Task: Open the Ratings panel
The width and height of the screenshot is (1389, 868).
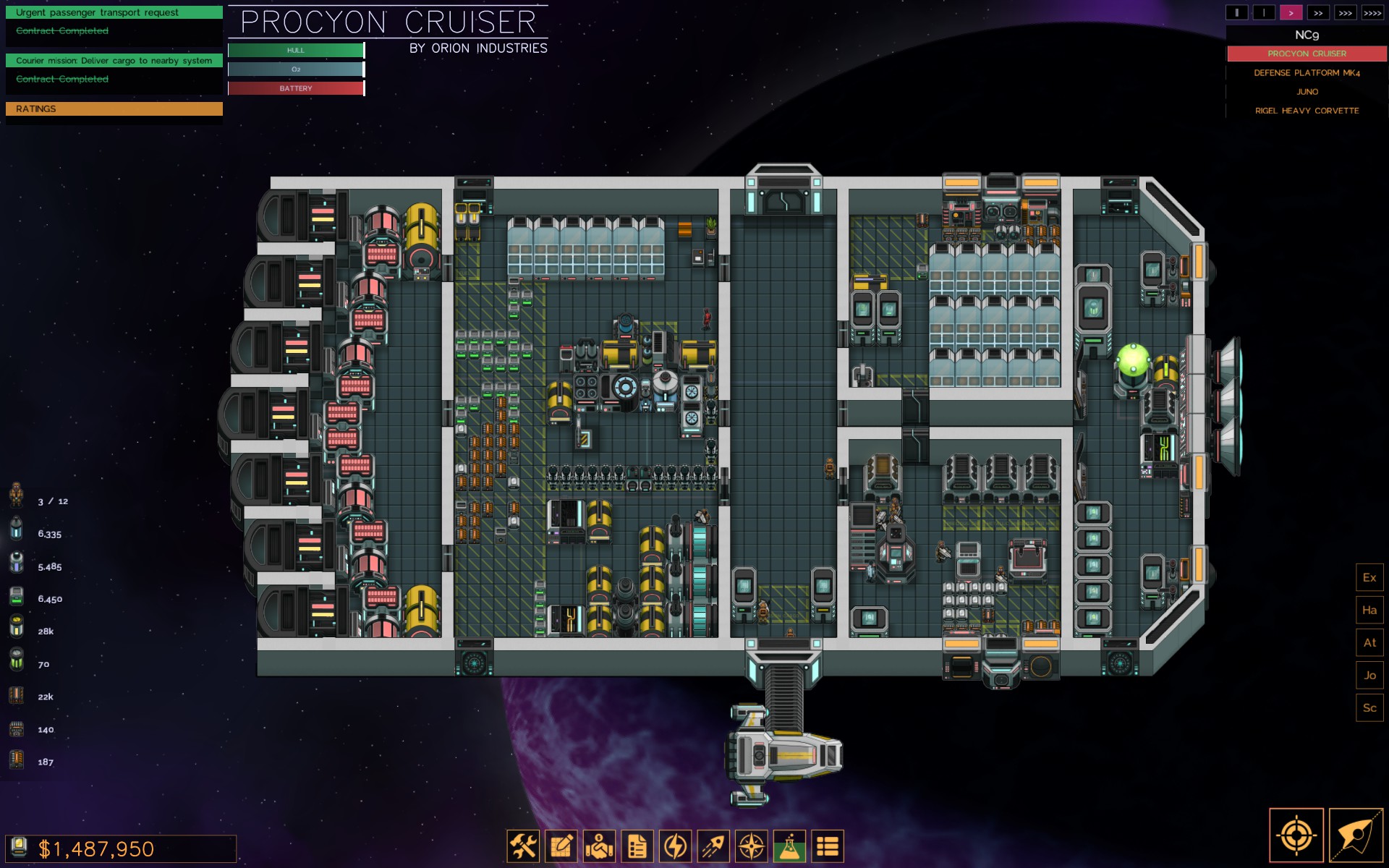Action: tap(114, 109)
